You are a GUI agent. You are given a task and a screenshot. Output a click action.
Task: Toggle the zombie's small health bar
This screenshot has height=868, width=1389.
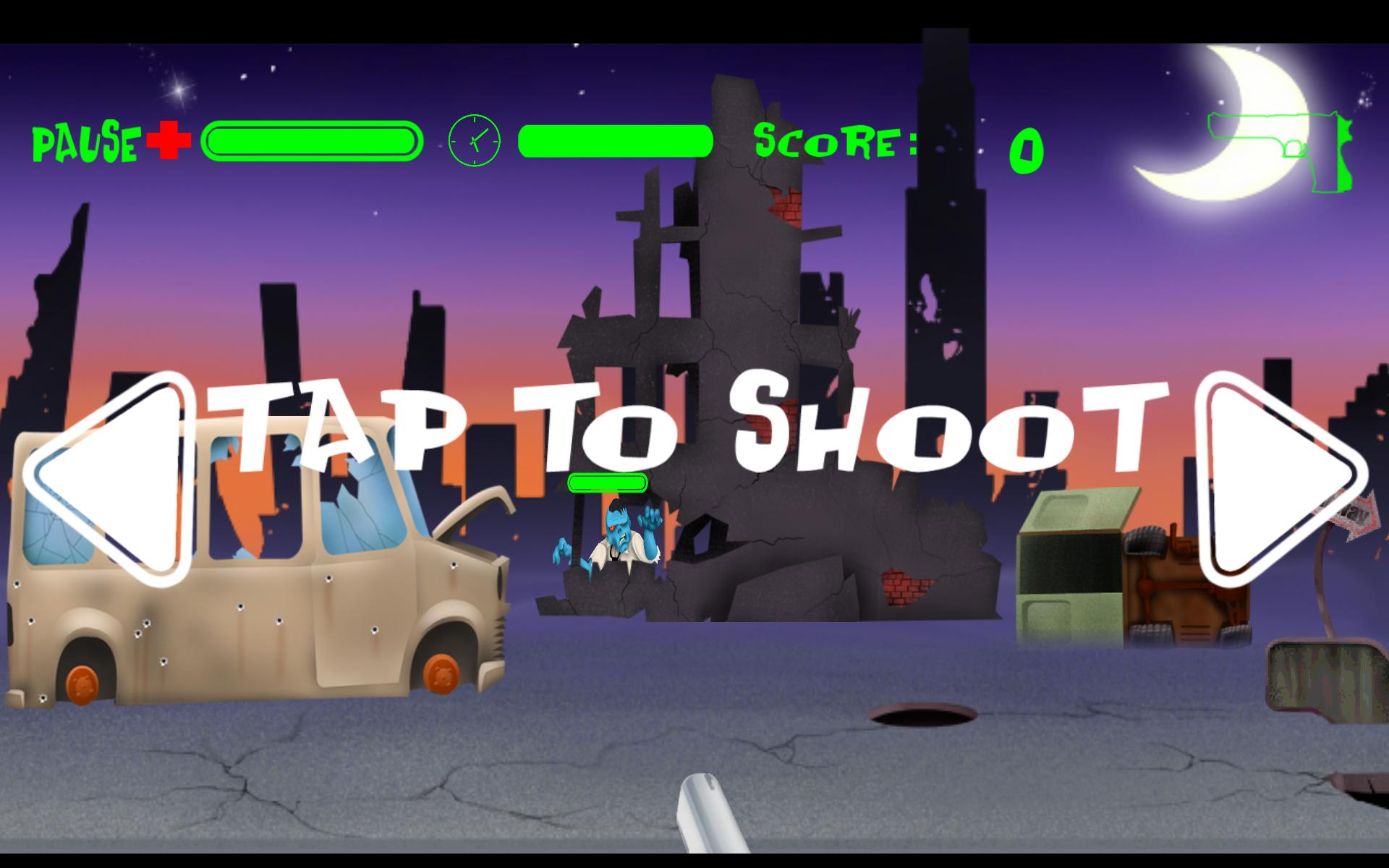(x=608, y=483)
